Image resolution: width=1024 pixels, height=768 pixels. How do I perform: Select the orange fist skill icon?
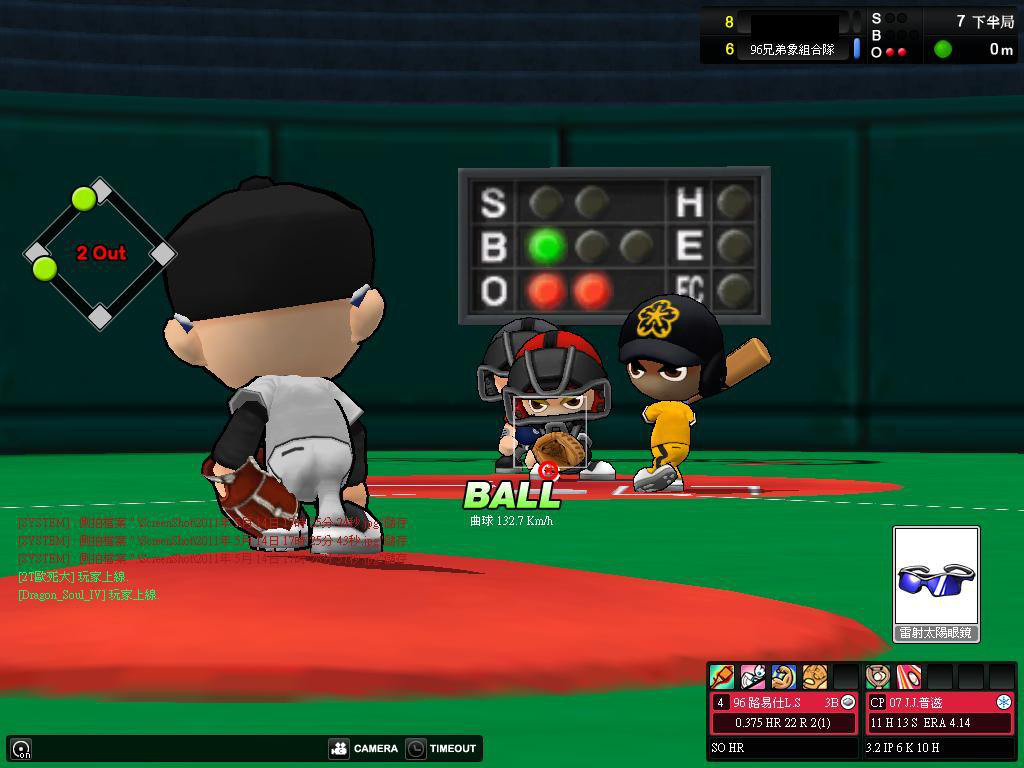click(815, 677)
